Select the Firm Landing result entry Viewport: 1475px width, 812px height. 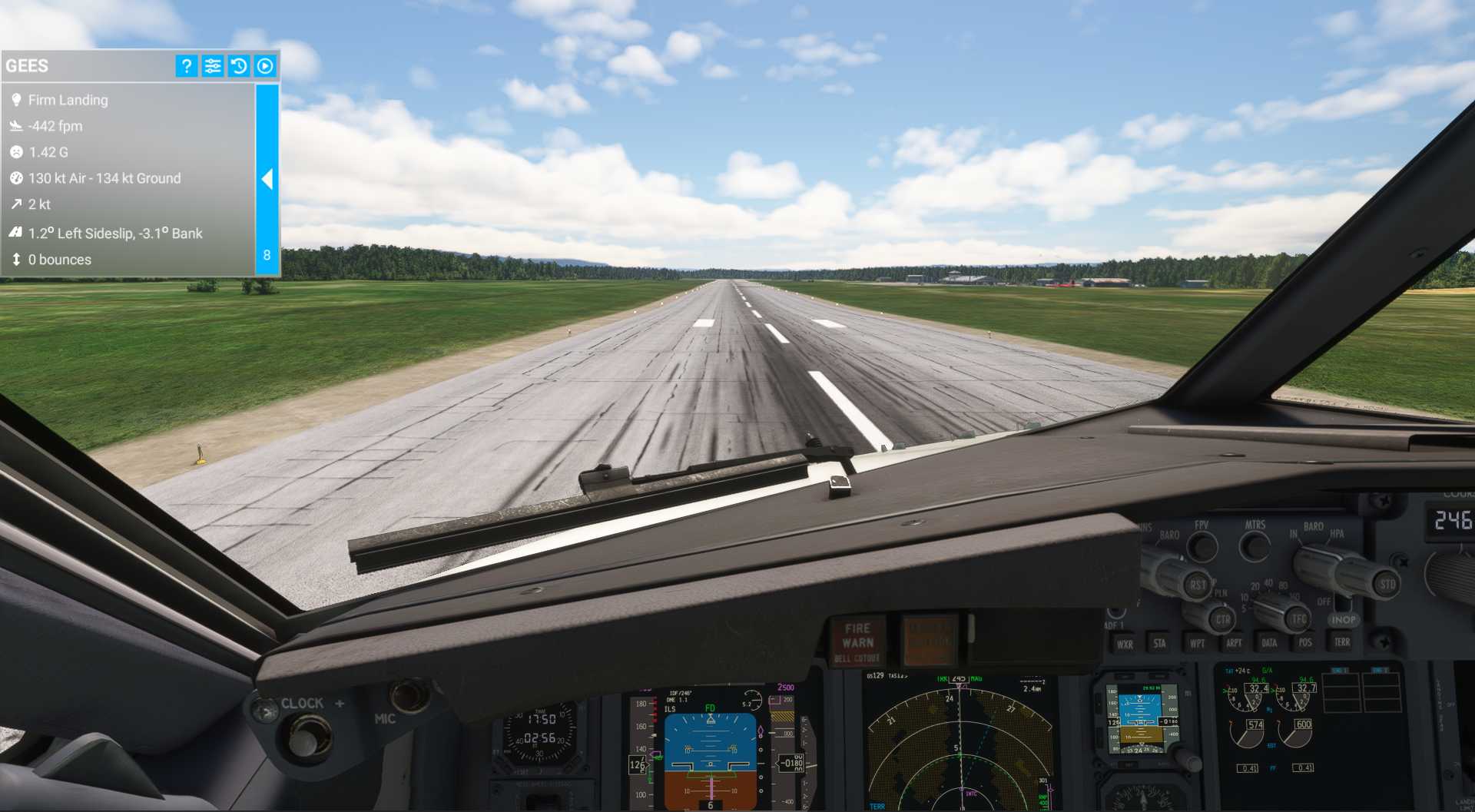[x=68, y=100]
